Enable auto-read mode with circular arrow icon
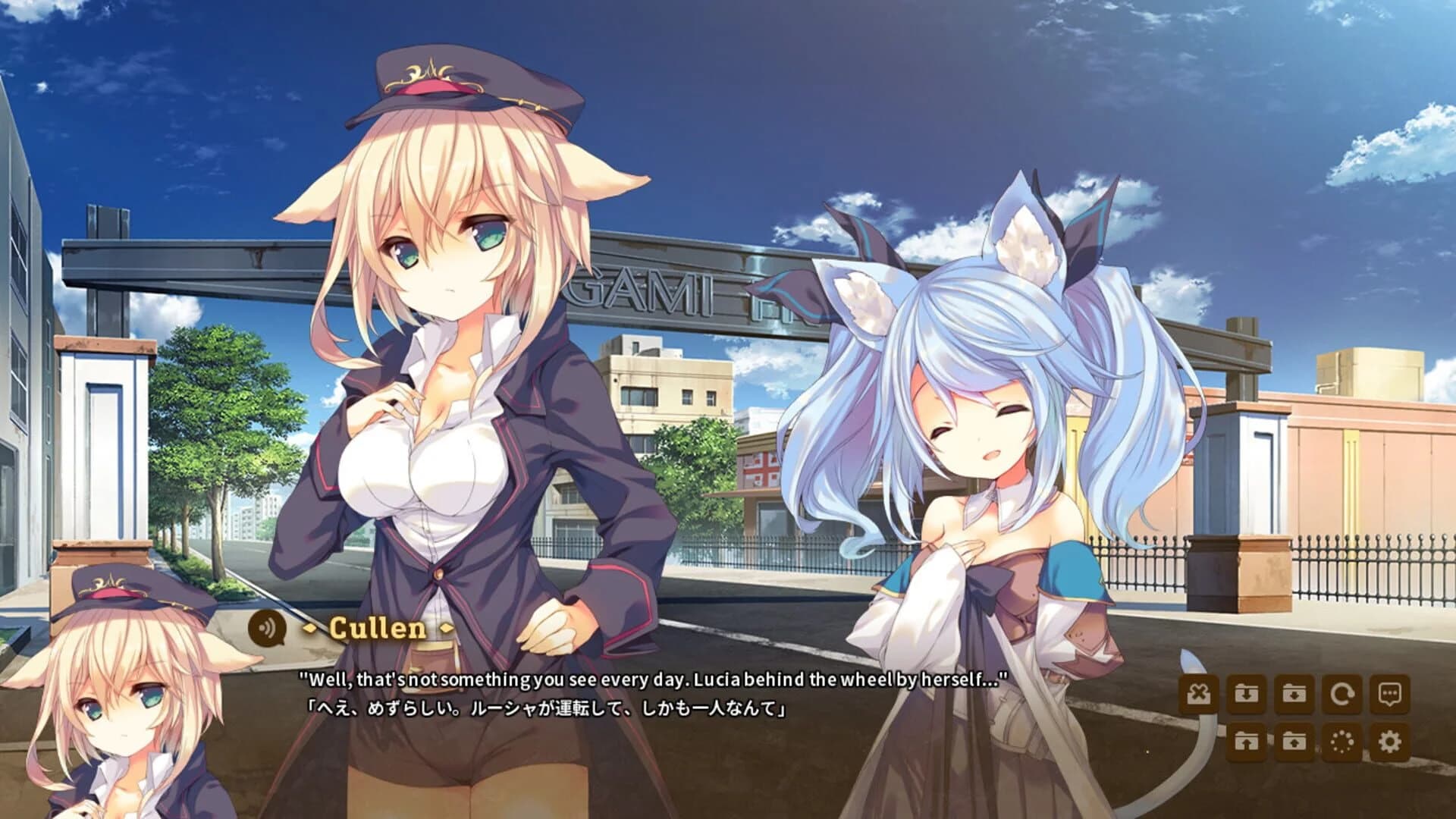 1344,694
